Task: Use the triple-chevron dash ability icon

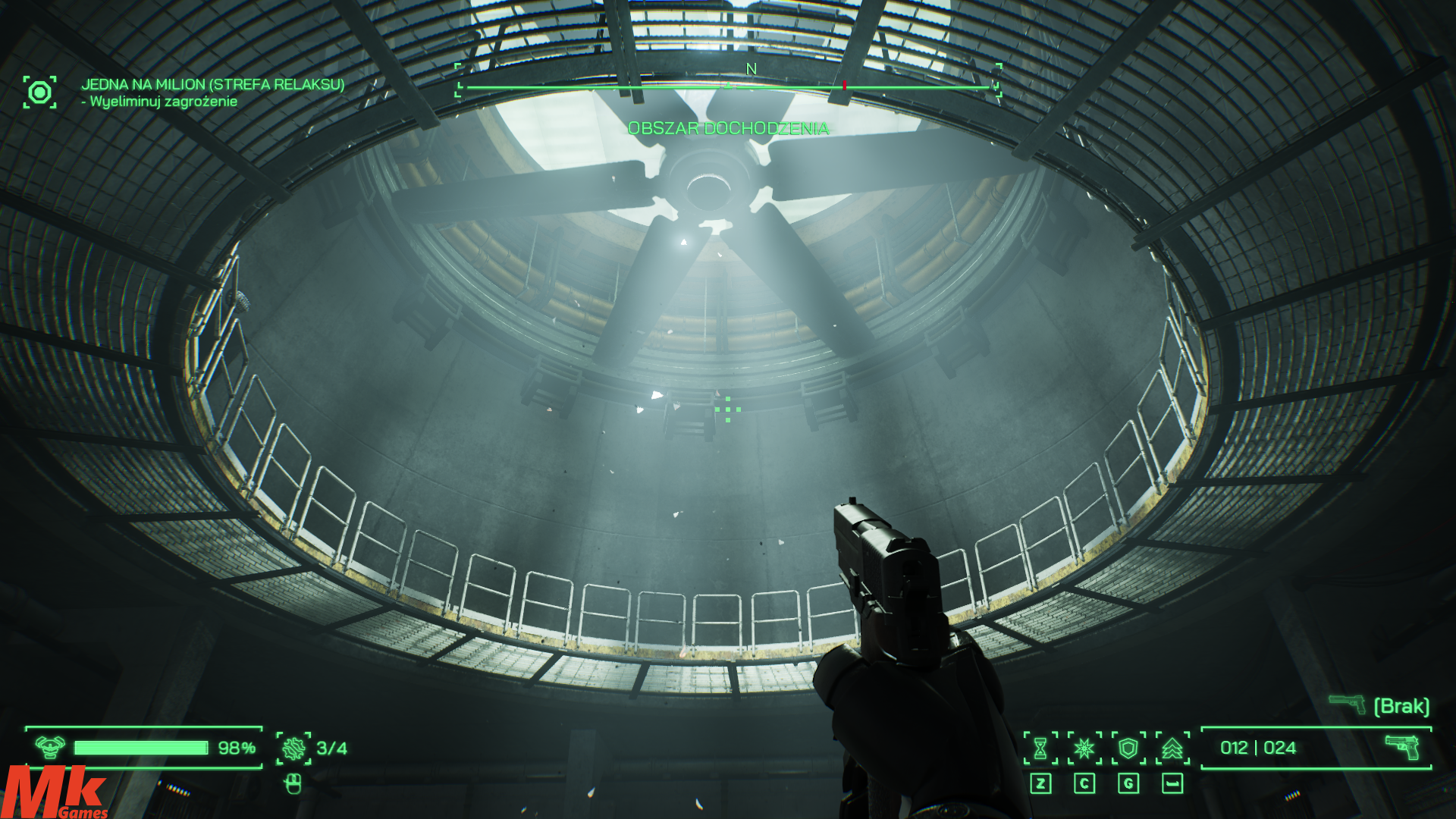Action: (1172, 748)
